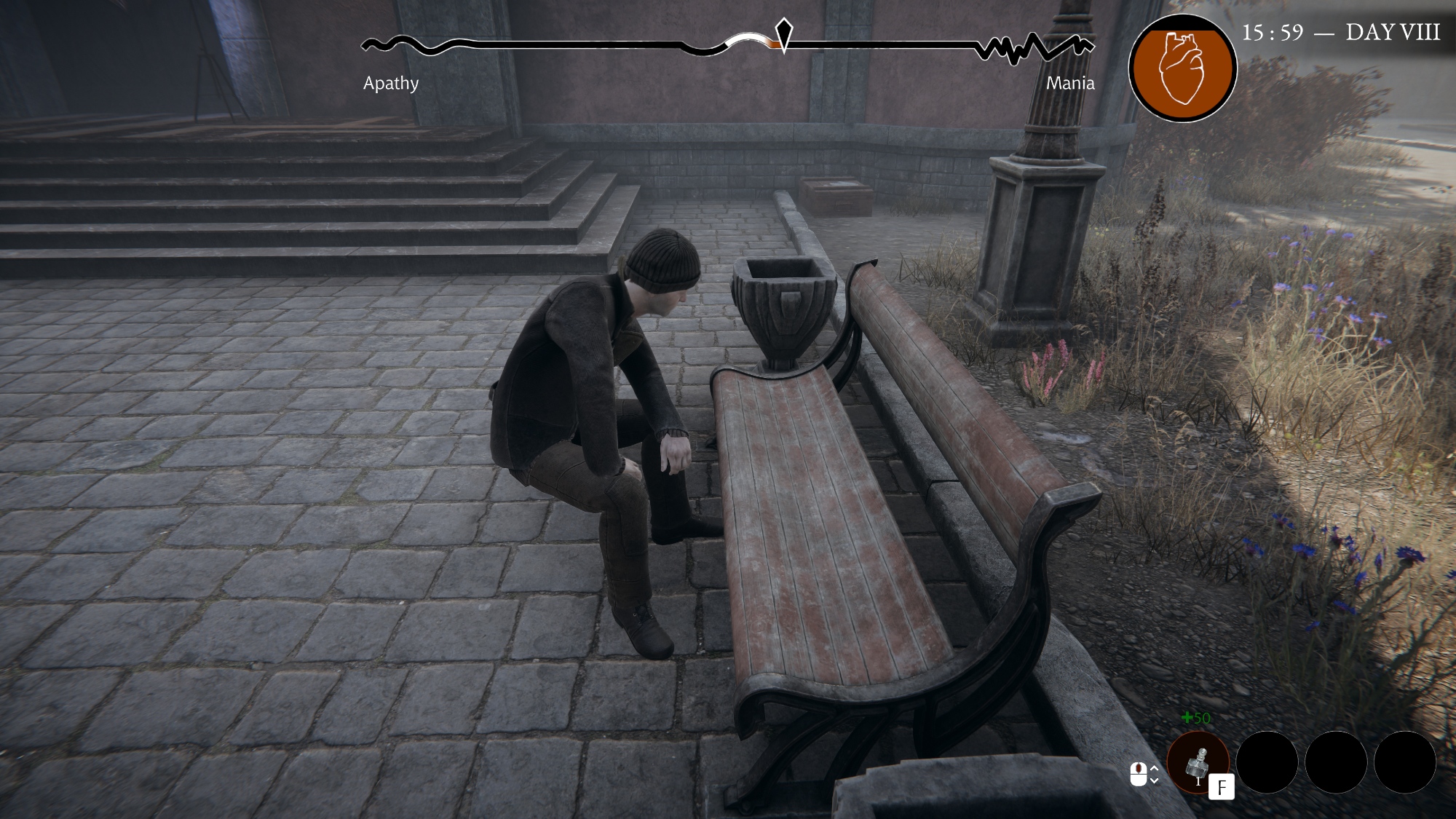Click the orange heart icon
Image resolution: width=1456 pixels, height=819 pixels.
click(1182, 68)
